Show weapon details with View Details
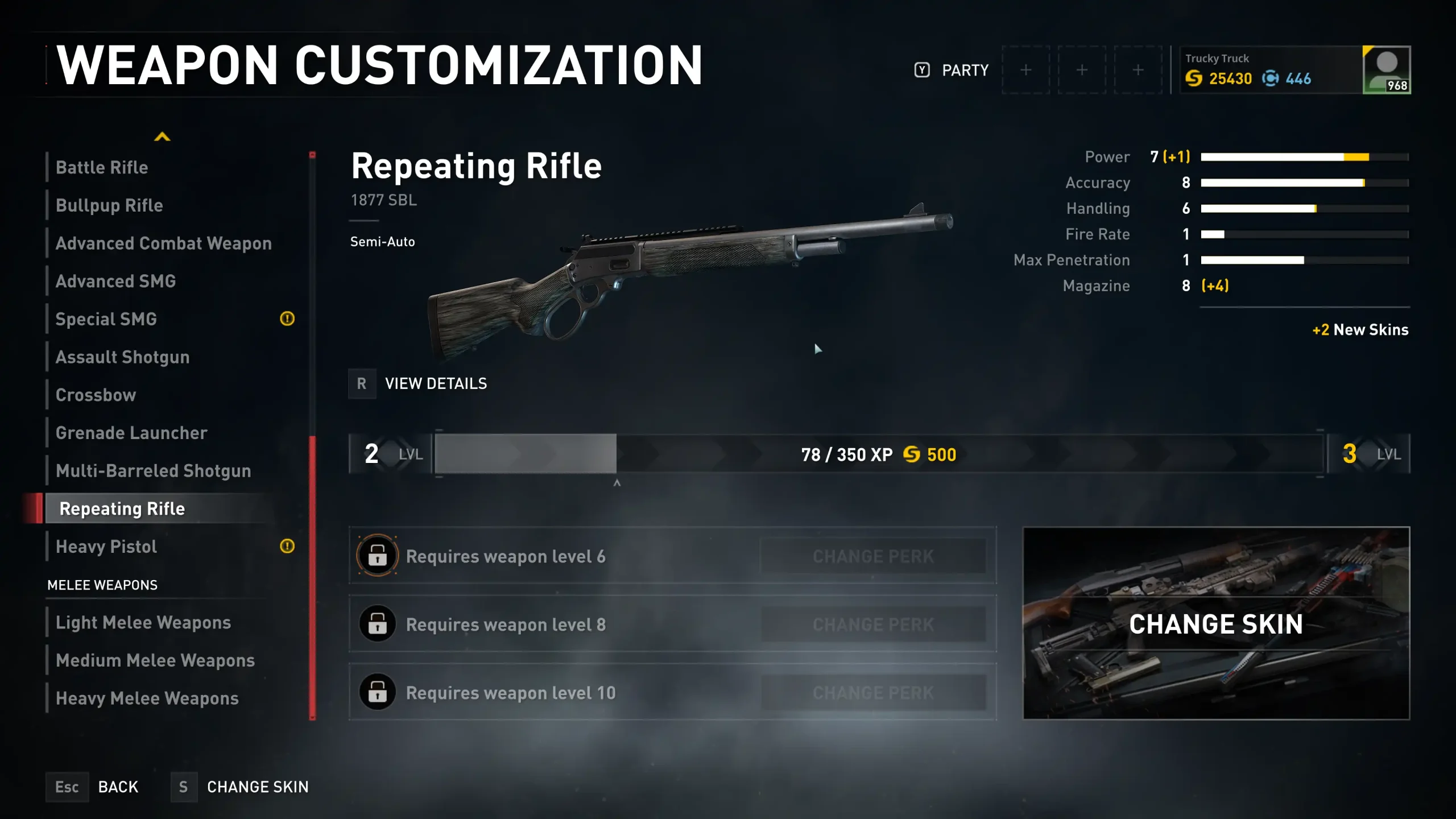1456x819 pixels. click(435, 384)
